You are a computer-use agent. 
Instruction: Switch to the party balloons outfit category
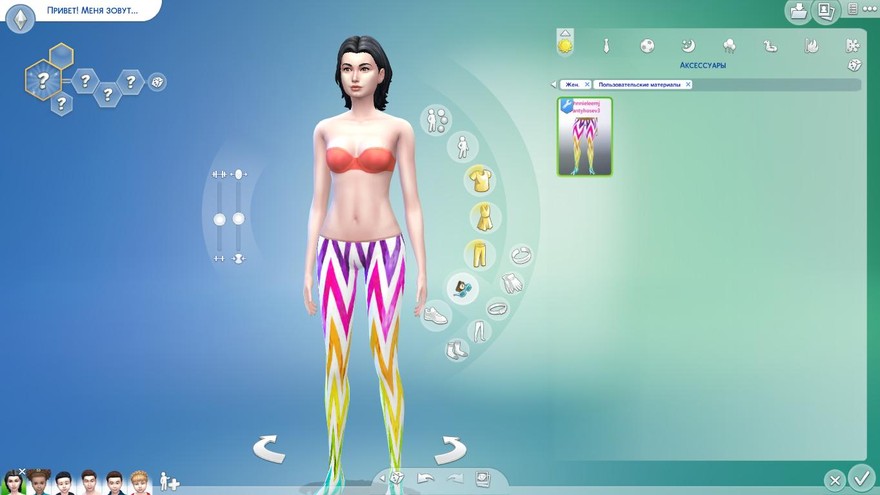729,45
